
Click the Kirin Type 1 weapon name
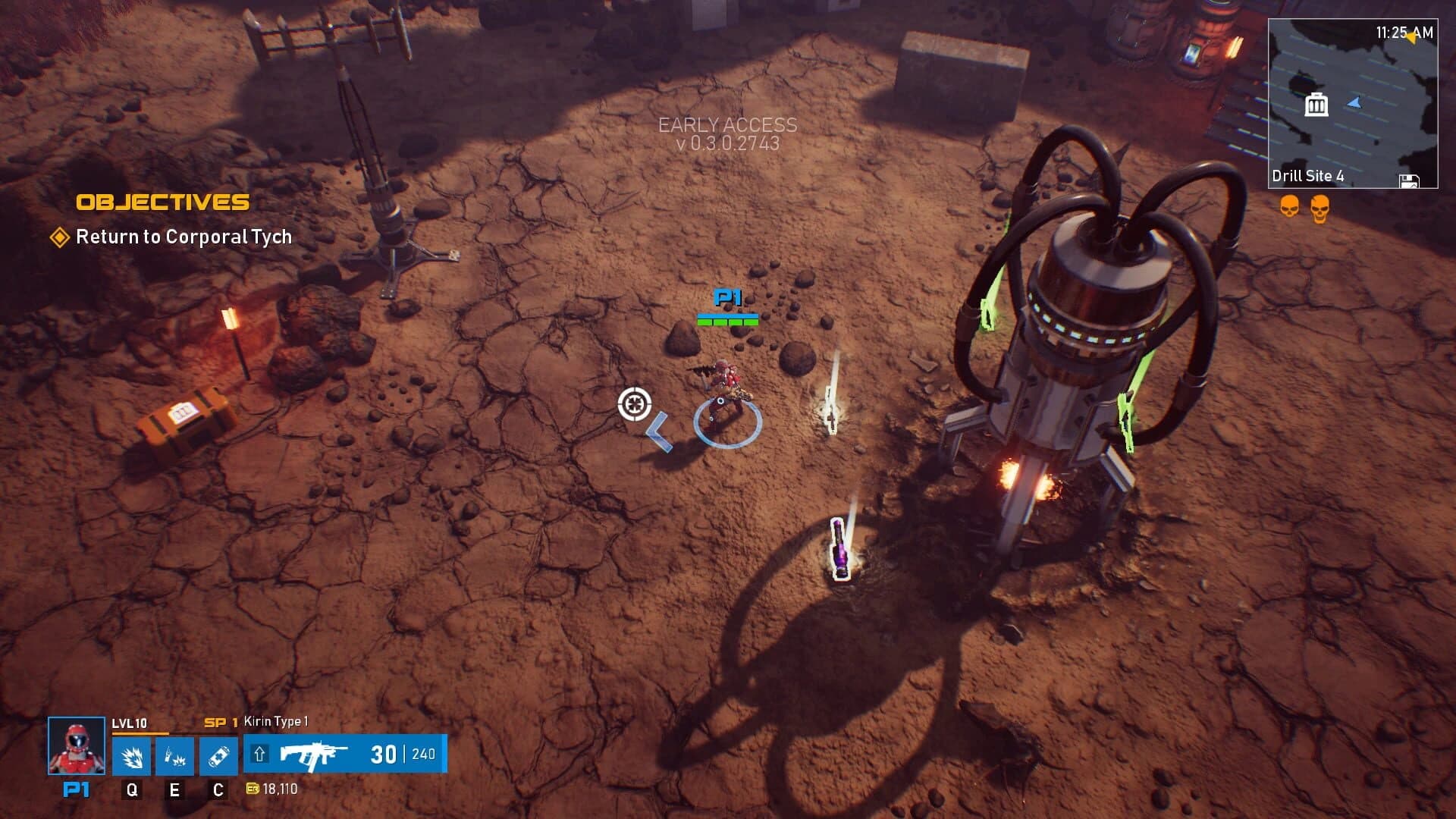pyautogui.click(x=275, y=723)
